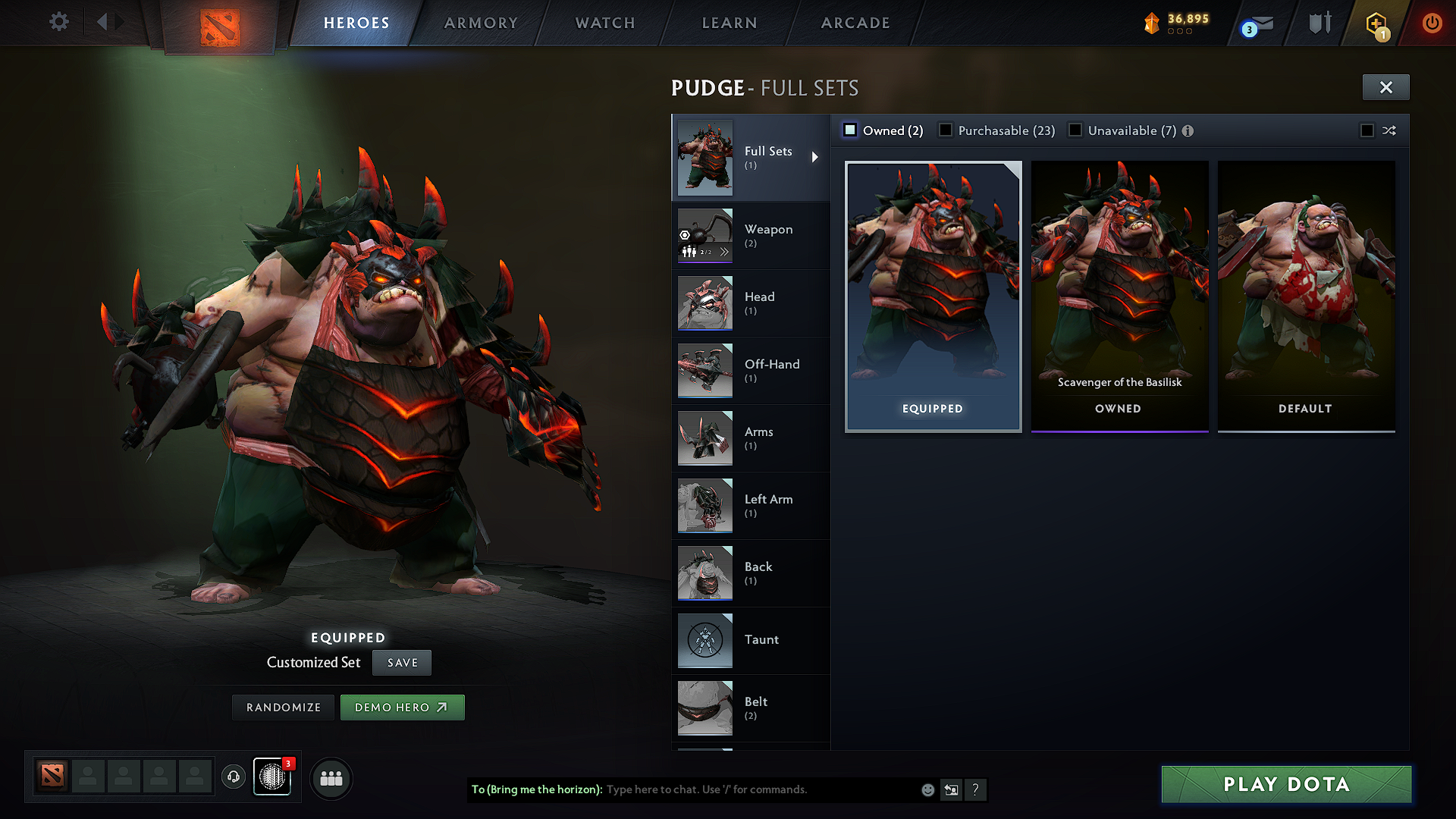Expand the Full Sets category arrow
This screenshot has height=819, width=1456.
click(816, 157)
